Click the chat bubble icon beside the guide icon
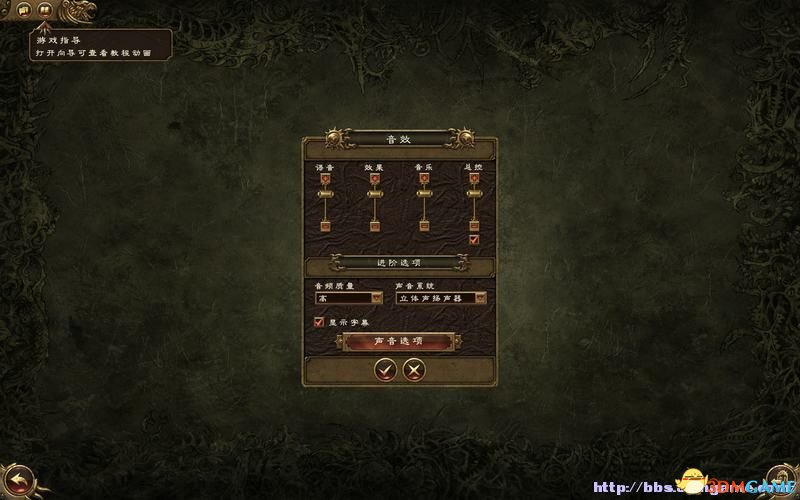 pyautogui.click(x=22, y=9)
